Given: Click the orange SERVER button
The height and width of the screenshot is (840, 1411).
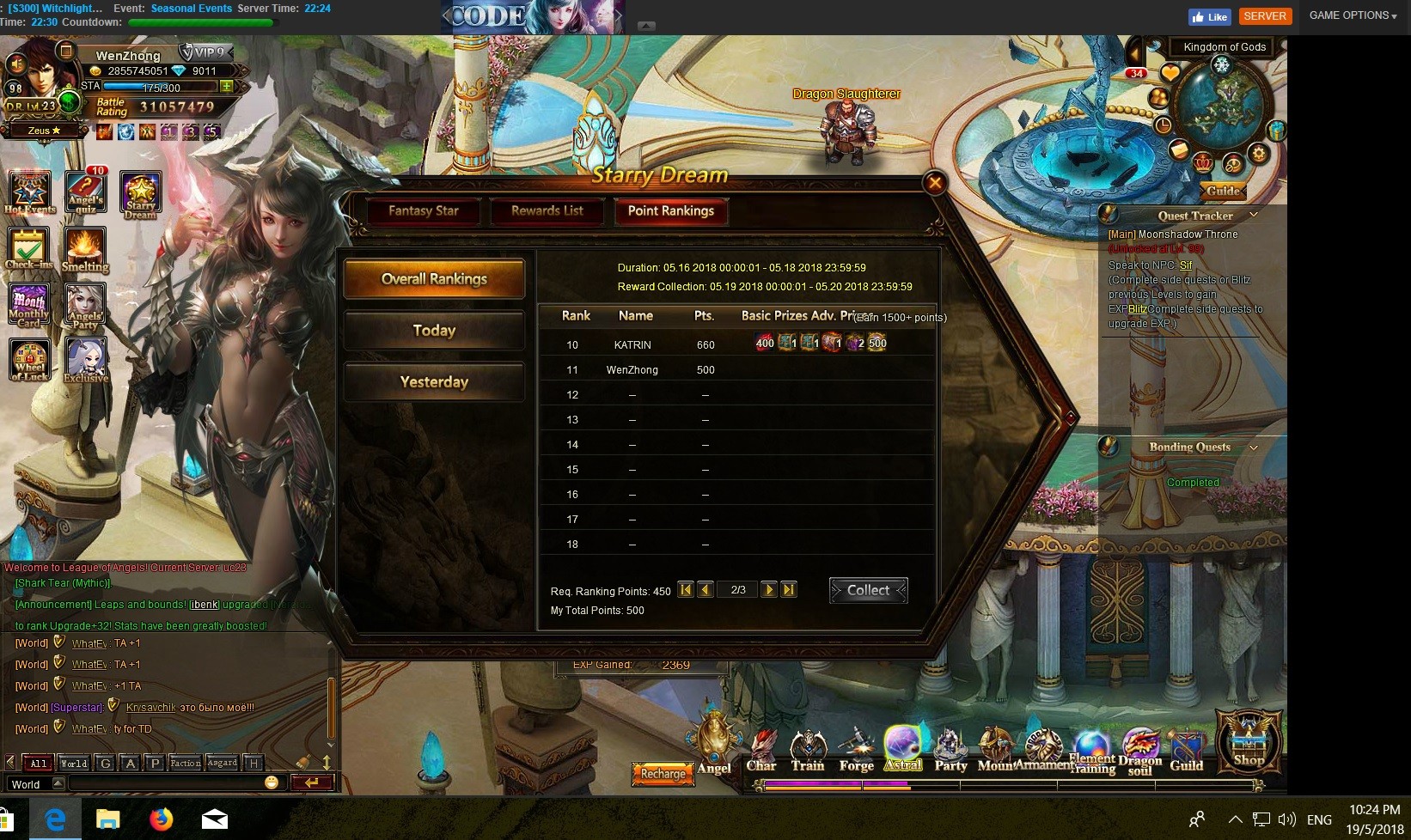Looking at the screenshot, I should 1265,16.
